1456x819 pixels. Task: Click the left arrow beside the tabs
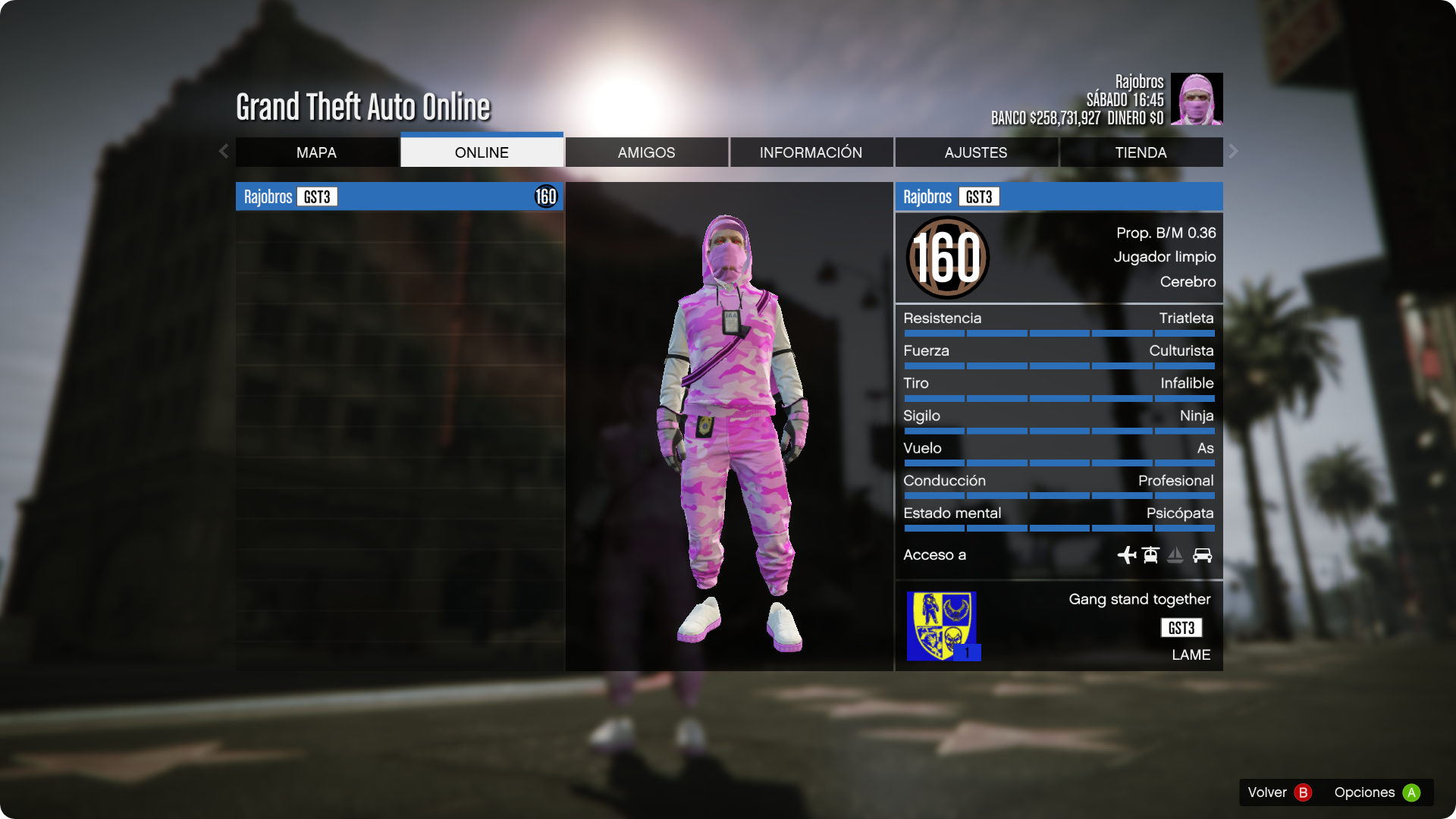224,152
